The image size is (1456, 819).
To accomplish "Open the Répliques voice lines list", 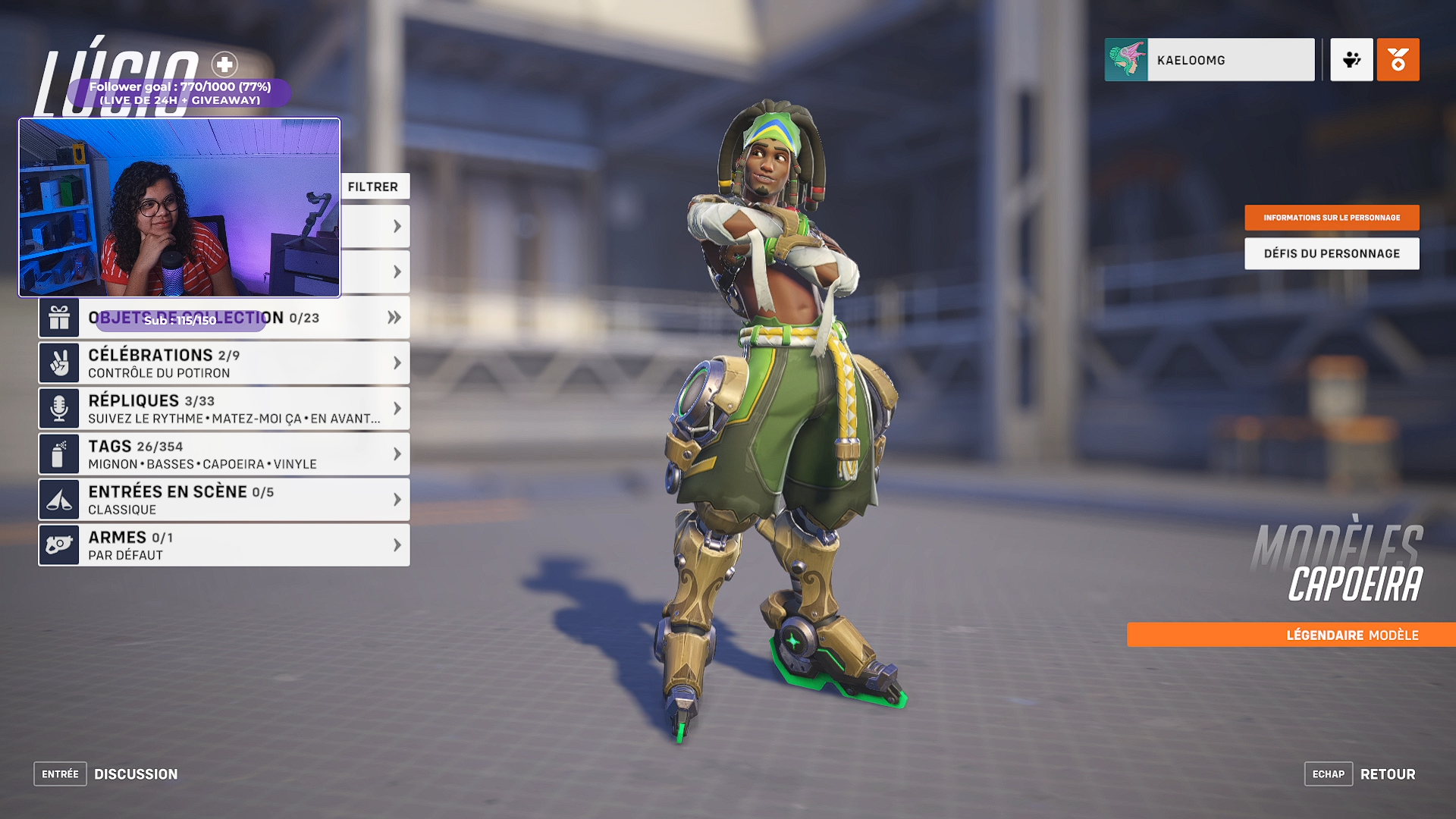I will [x=224, y=409].
